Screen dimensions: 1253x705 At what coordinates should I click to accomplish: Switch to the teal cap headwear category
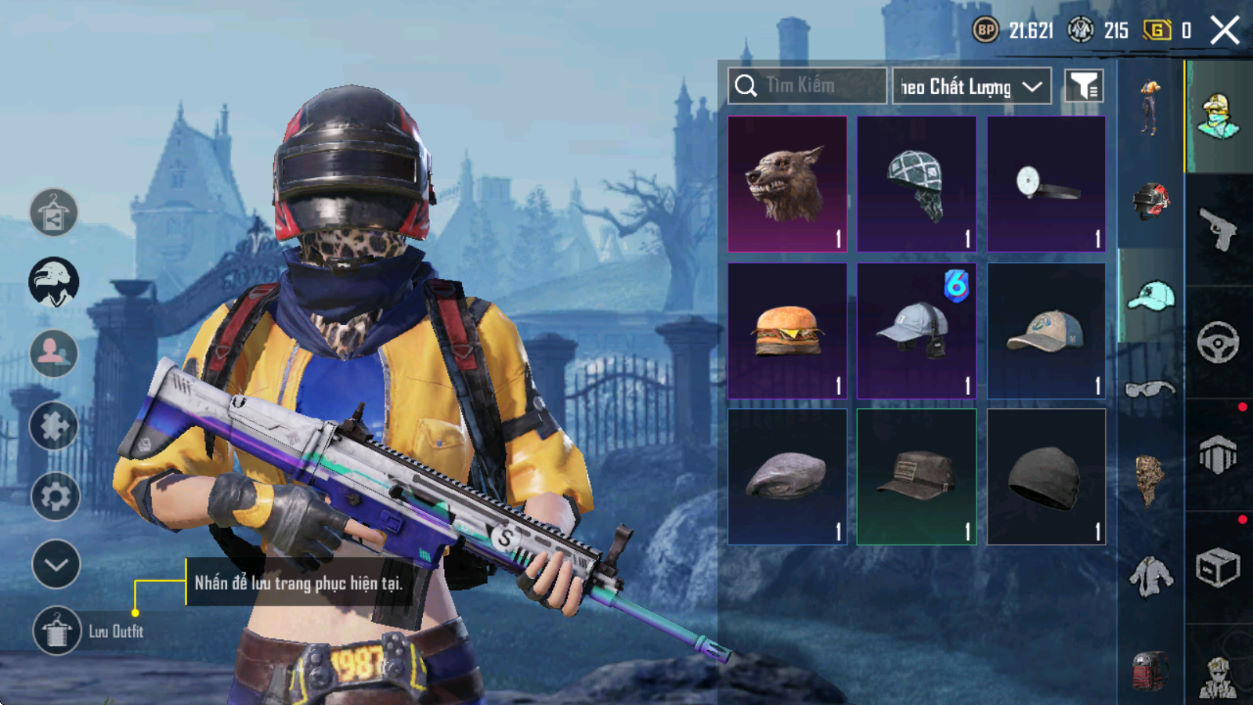click(1150, 297)
